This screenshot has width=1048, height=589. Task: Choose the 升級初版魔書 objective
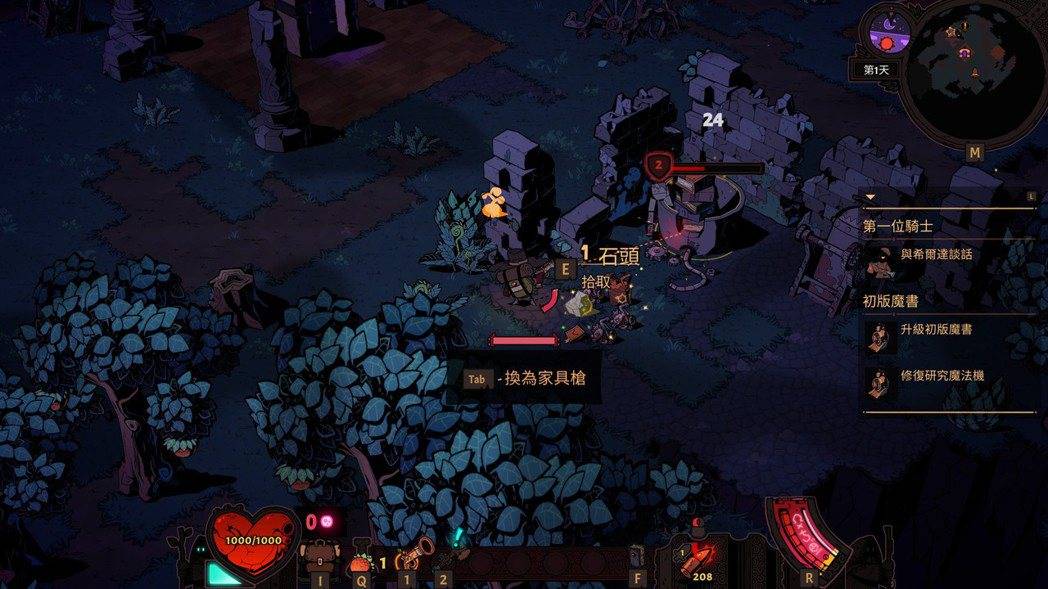click(x=942, y=330)
